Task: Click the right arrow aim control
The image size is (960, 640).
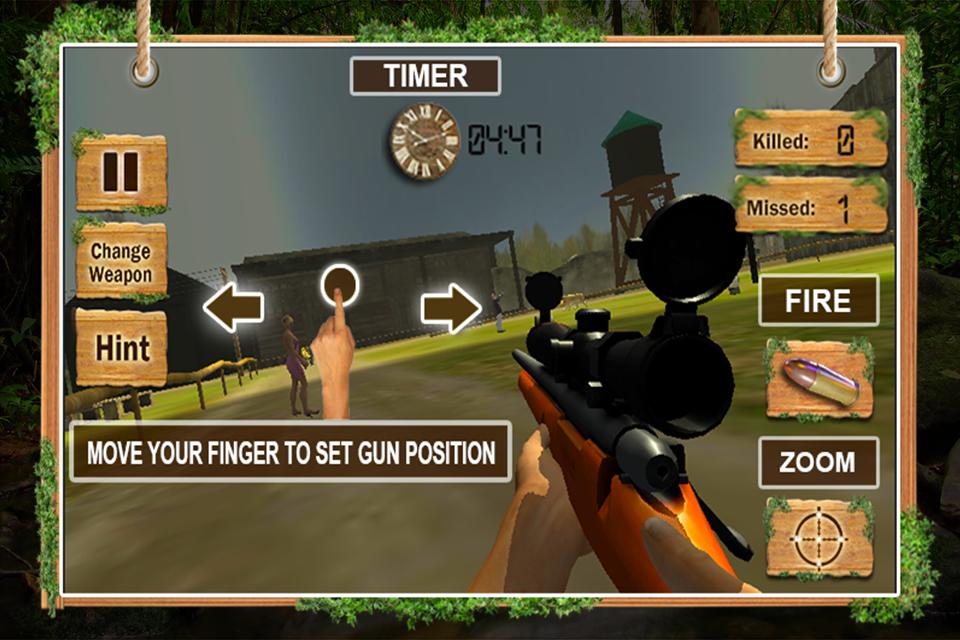Action: click(451, 308)
